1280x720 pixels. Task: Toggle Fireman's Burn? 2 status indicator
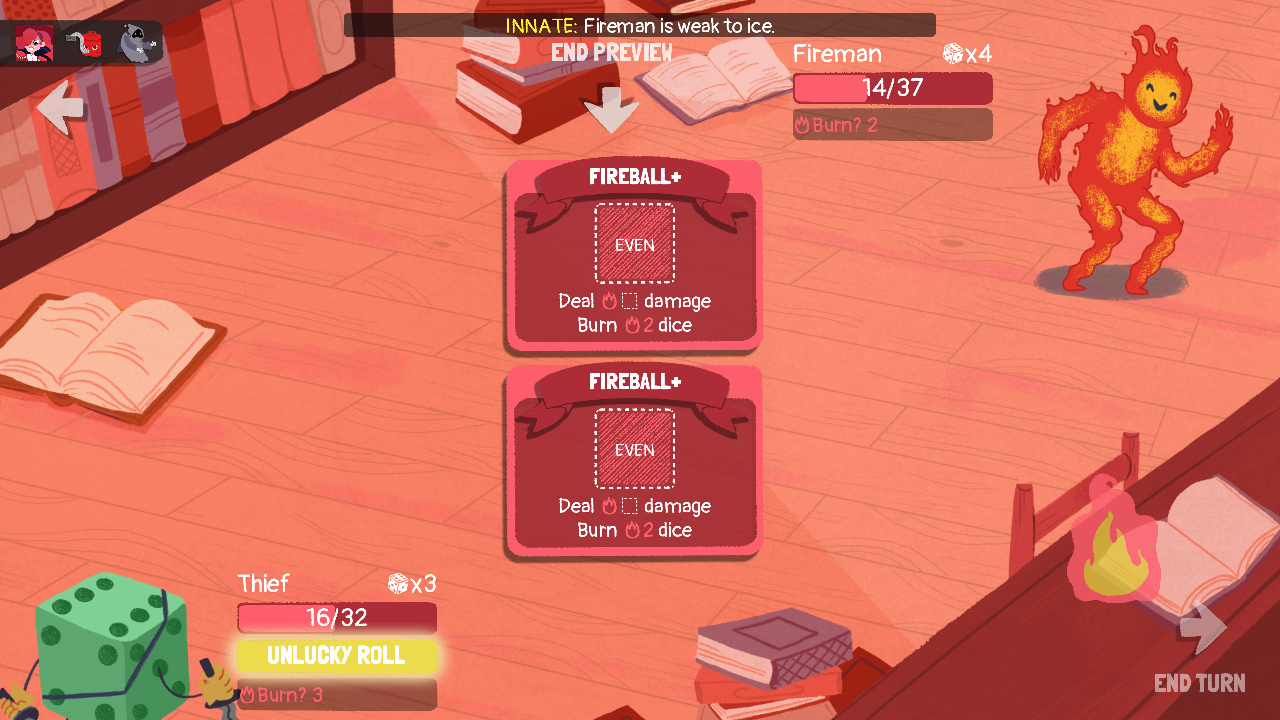click(892, 124)
